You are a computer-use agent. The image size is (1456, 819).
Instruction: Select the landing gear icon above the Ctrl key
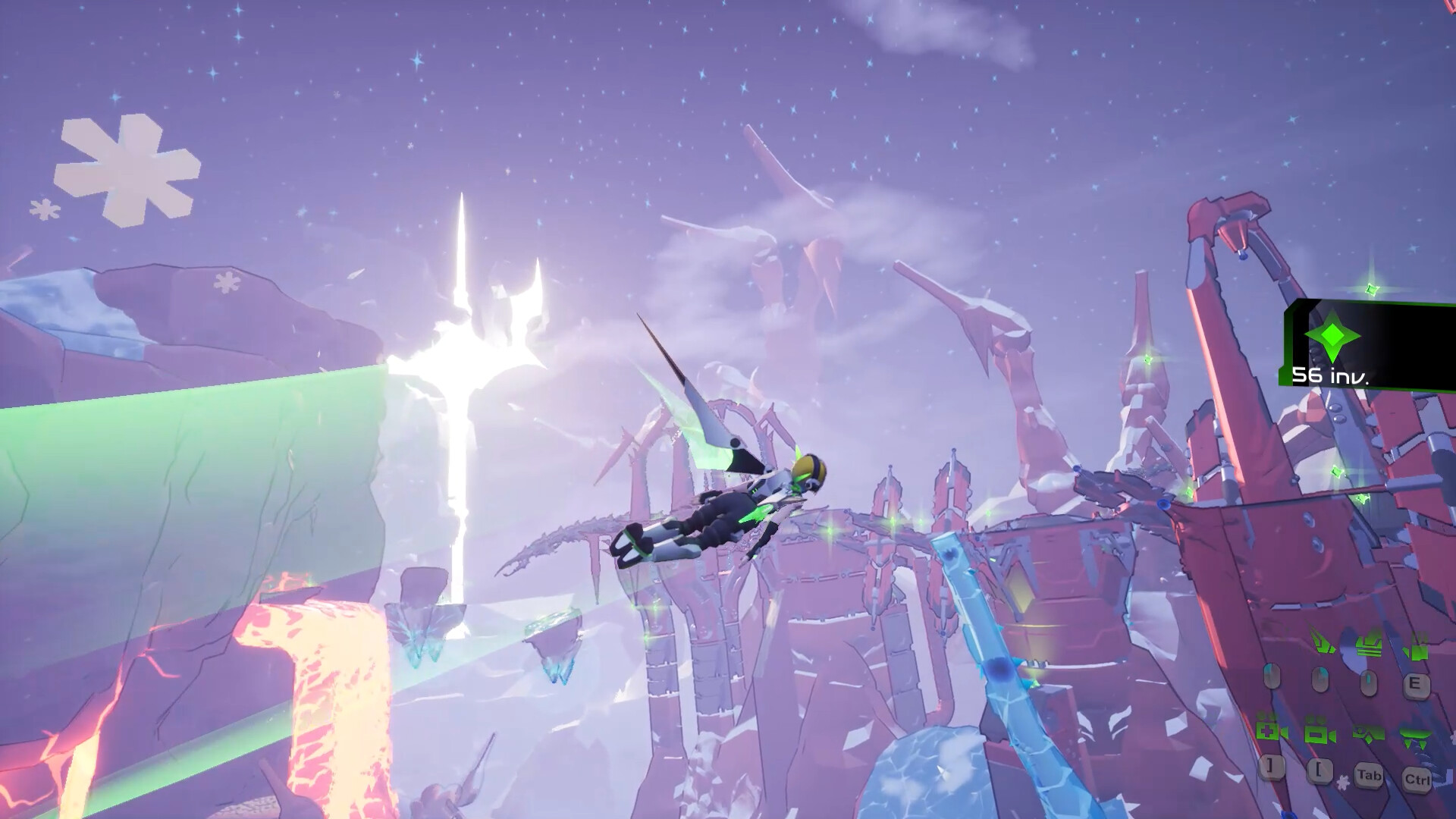point(1415,738)
